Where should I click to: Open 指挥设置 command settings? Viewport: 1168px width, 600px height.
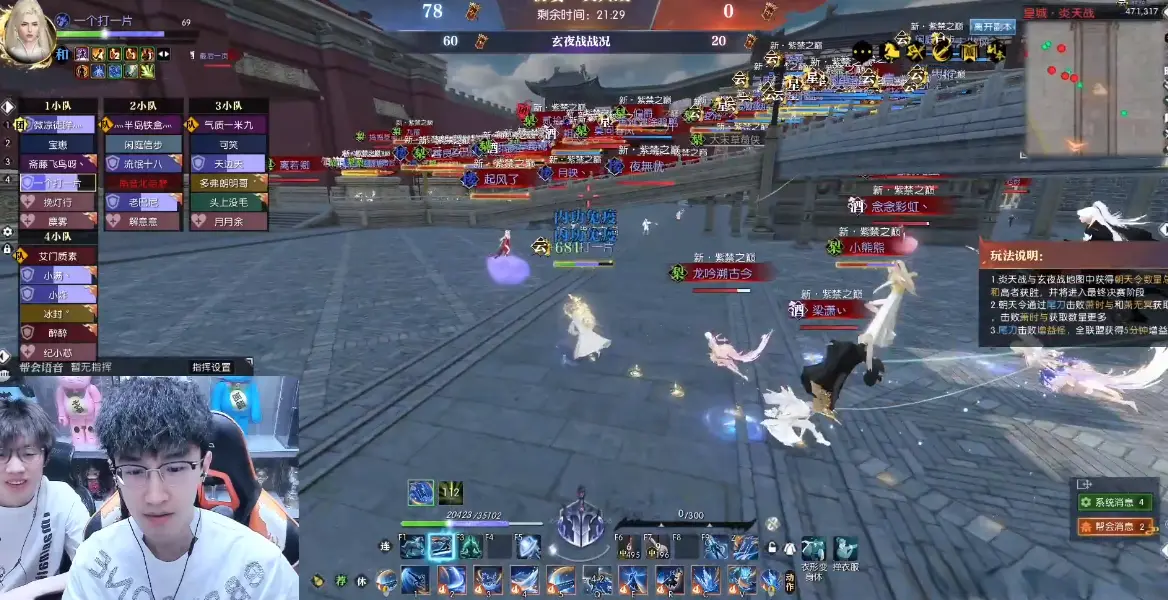tap(212, 367)
